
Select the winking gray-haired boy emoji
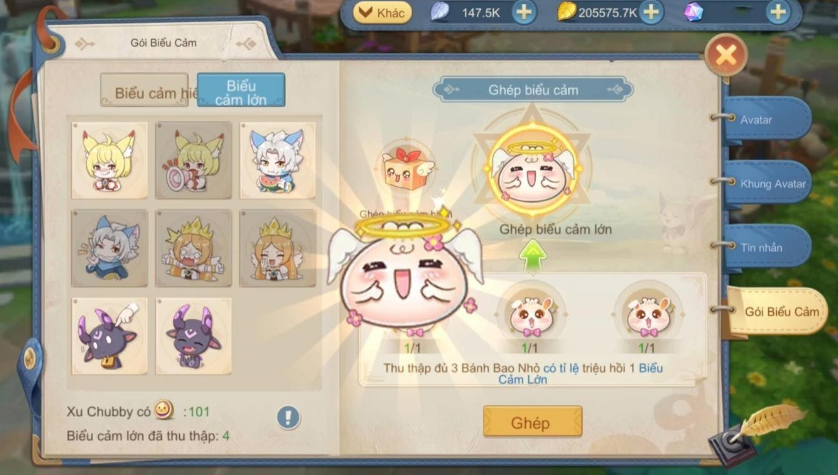click(x=109, y=247)
